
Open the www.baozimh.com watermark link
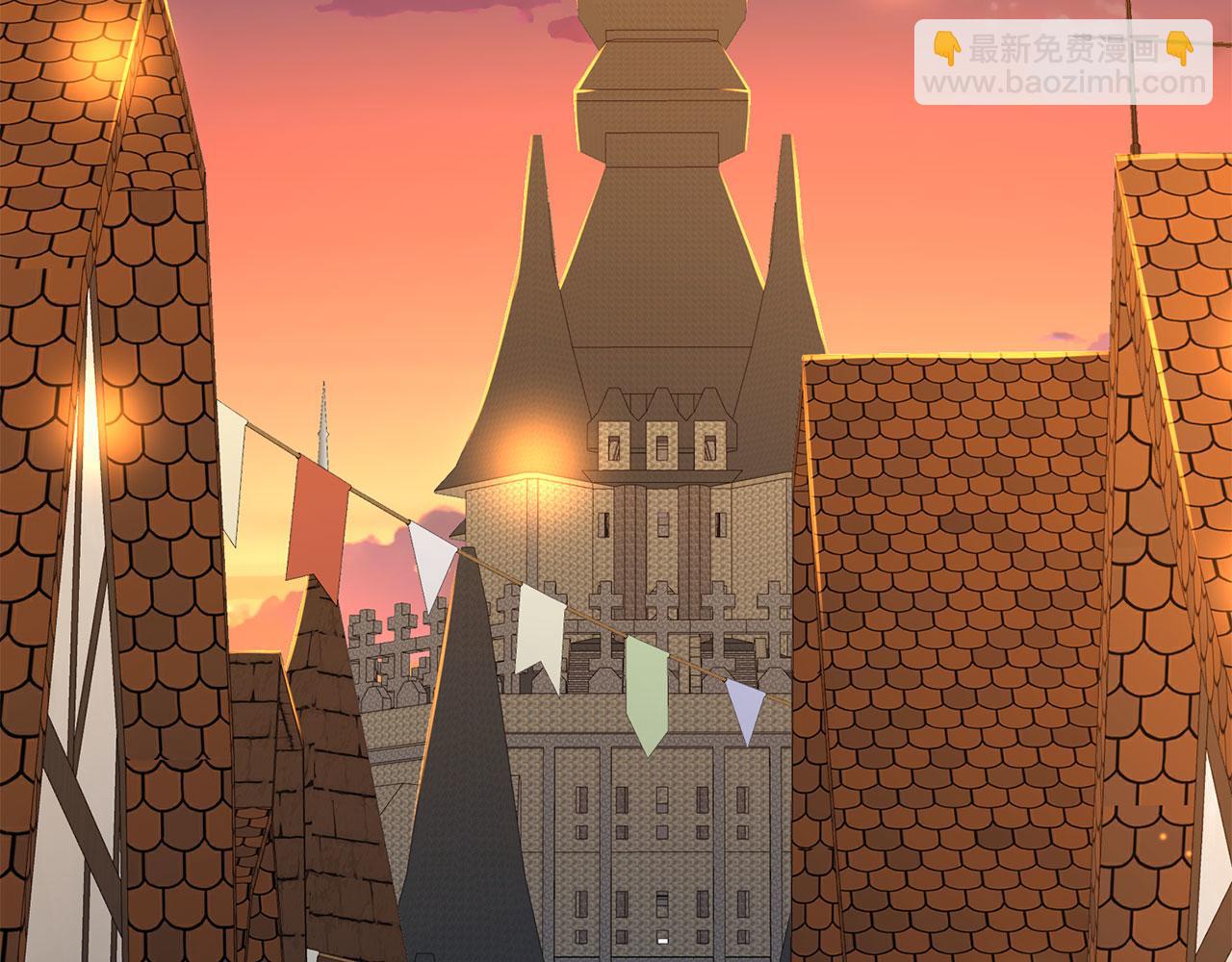click(1064, 83)
